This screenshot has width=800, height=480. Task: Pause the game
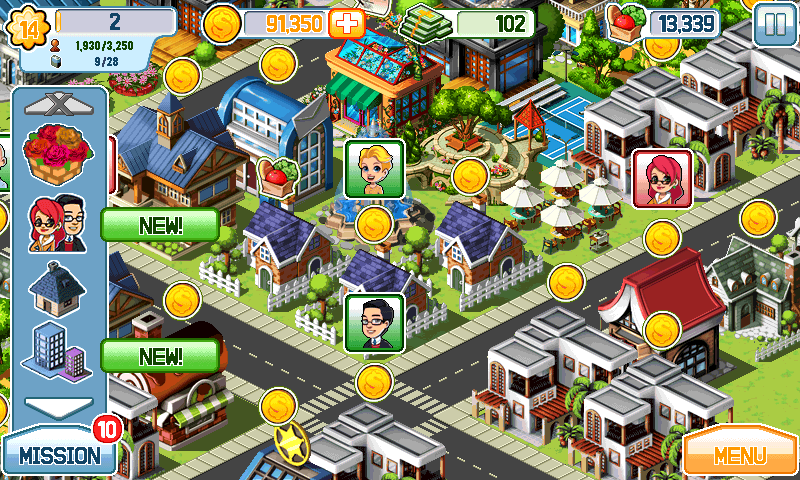coord(771,24)
